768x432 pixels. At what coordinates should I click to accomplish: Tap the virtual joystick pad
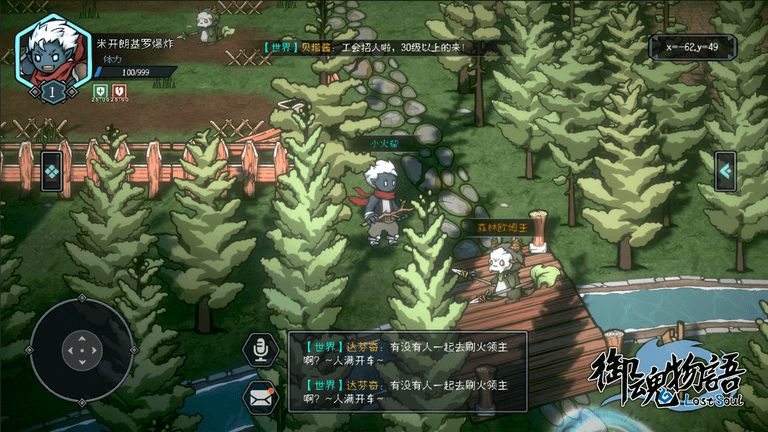coord(81,350)
